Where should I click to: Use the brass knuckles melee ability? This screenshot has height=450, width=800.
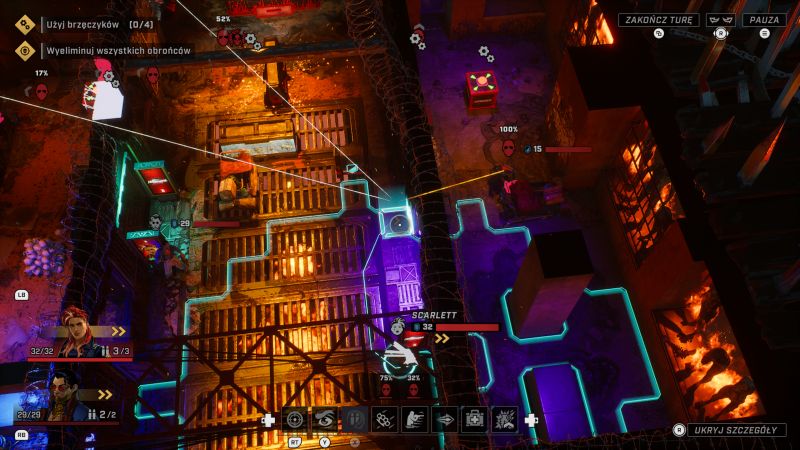(x=385, y=420)
